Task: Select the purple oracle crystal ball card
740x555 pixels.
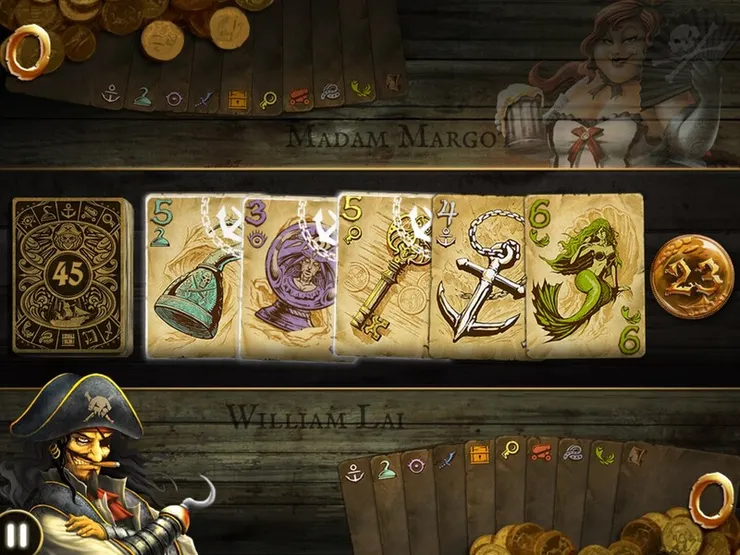Action: coord(288,278)
